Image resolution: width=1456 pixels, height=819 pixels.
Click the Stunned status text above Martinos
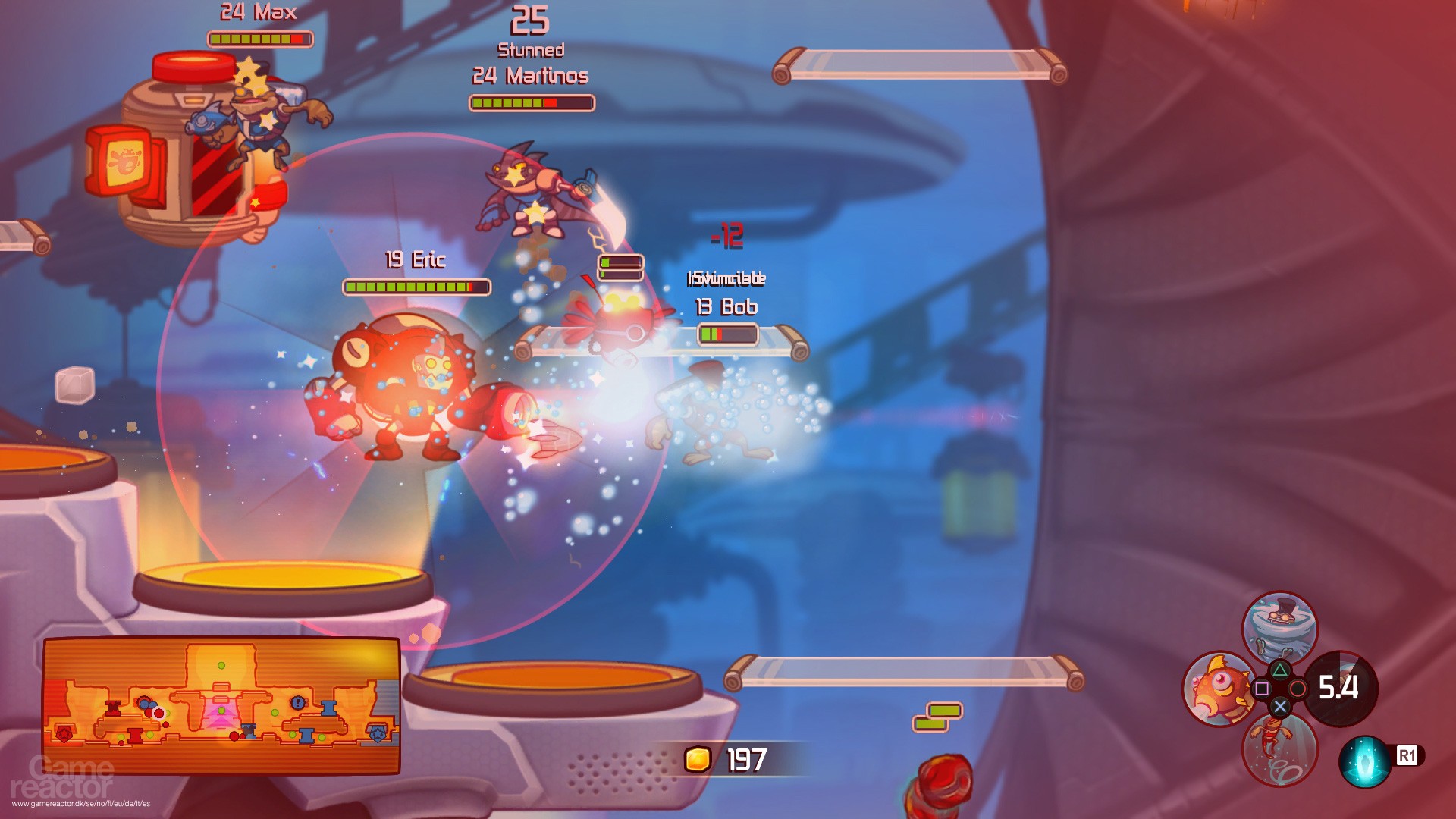click(532, 49)
